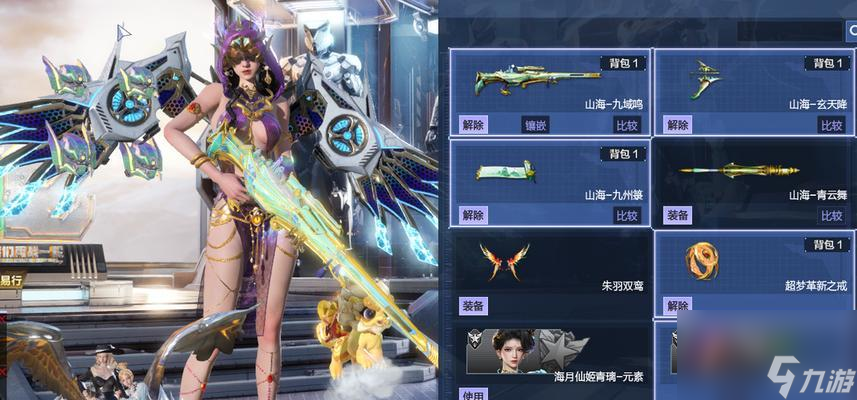Equip the 朱羽双鸾 wings
This screenshot has width=857, height=400.
(473, 305)
